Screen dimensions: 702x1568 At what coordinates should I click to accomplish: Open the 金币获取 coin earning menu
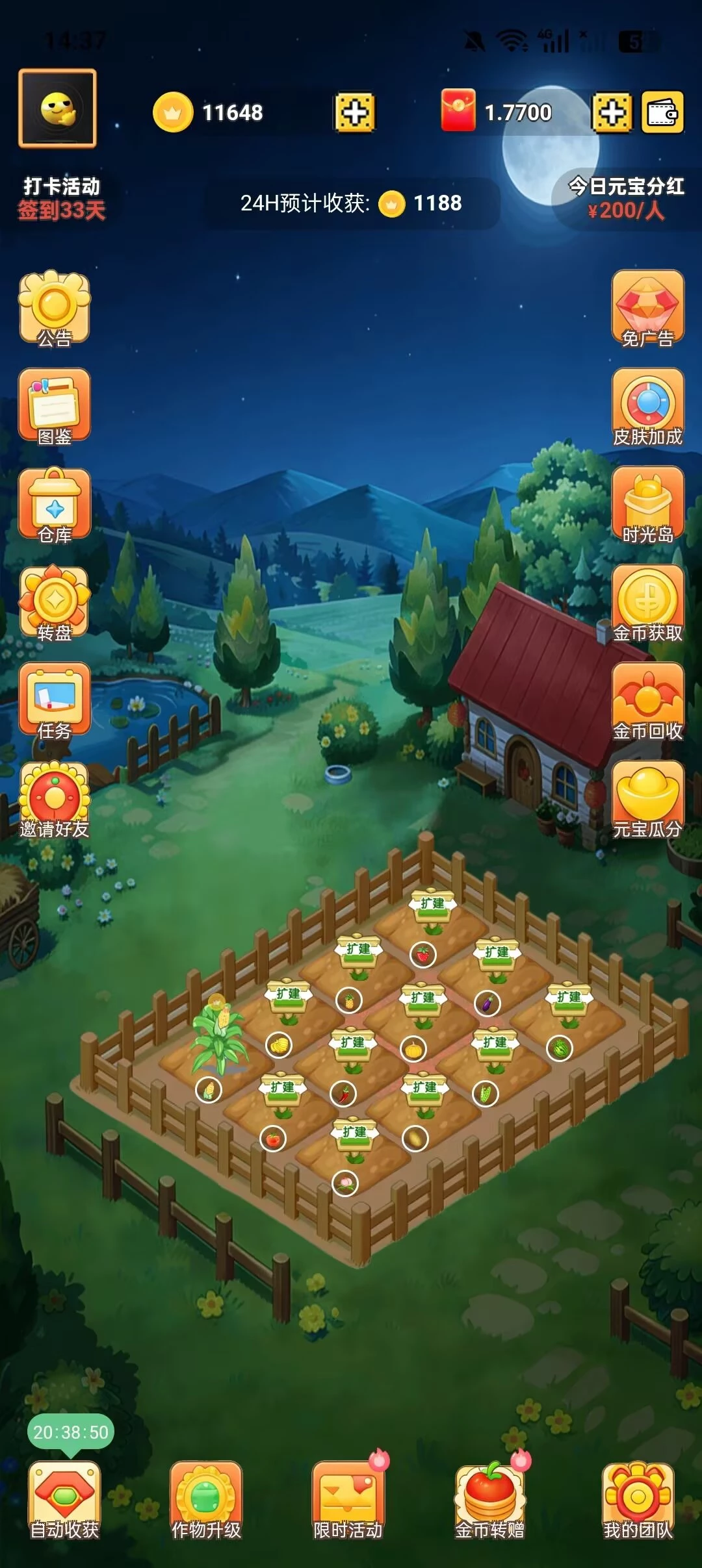click(x=647, y=602)
